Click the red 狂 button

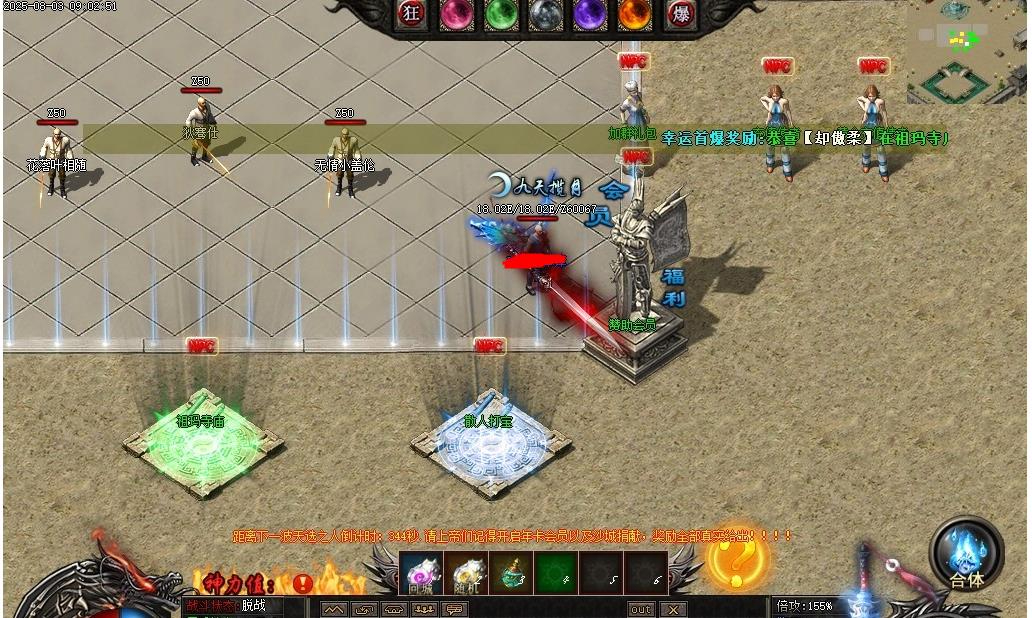[x=411, y=13]
